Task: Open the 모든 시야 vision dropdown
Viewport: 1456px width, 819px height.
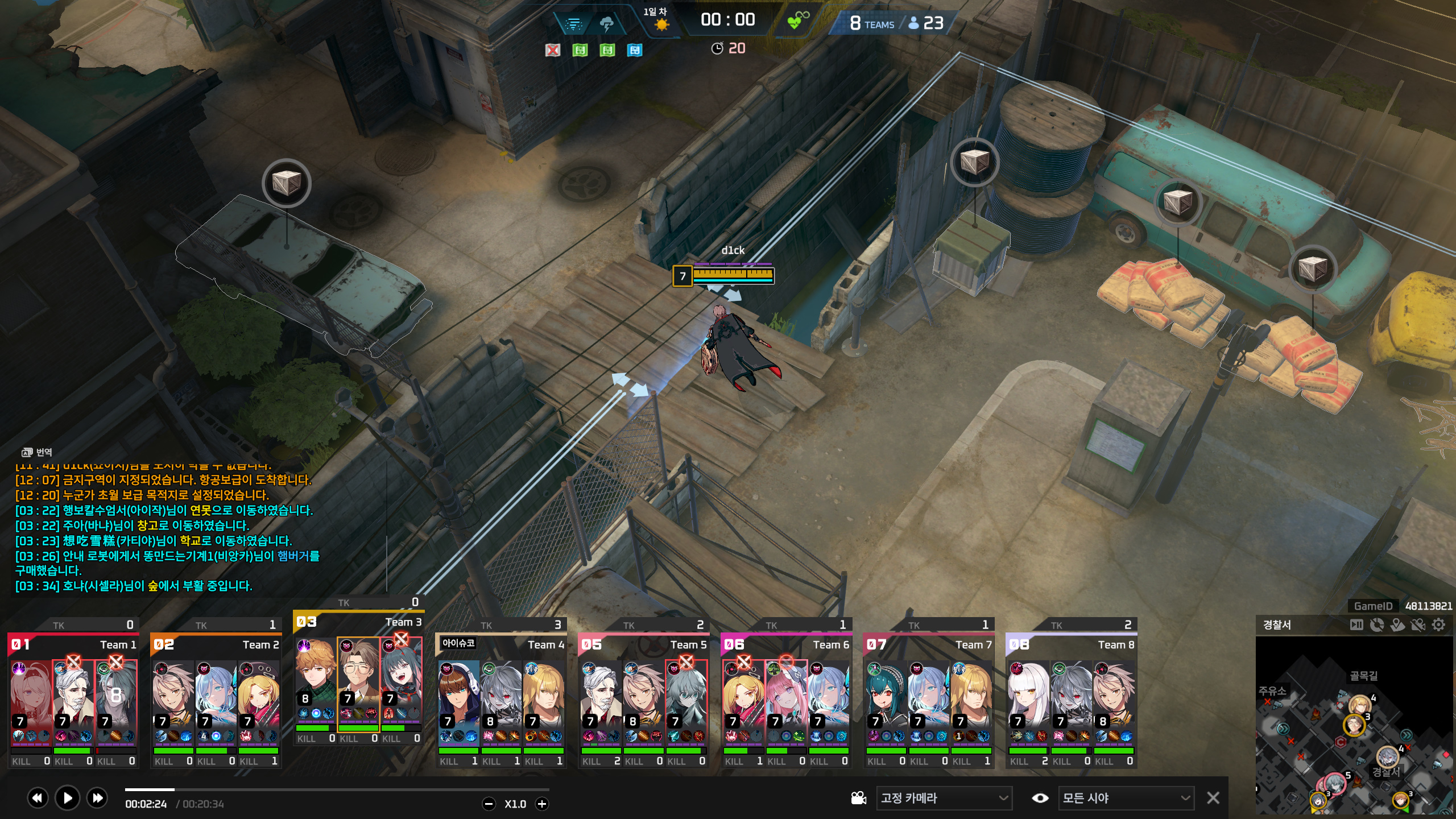Action: [1126, 798]
